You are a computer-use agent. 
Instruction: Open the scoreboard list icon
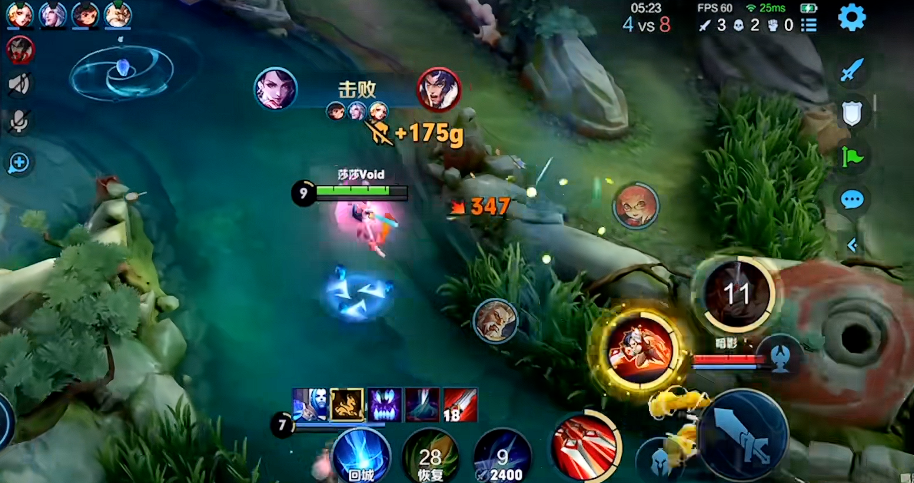tap(809, 25)
